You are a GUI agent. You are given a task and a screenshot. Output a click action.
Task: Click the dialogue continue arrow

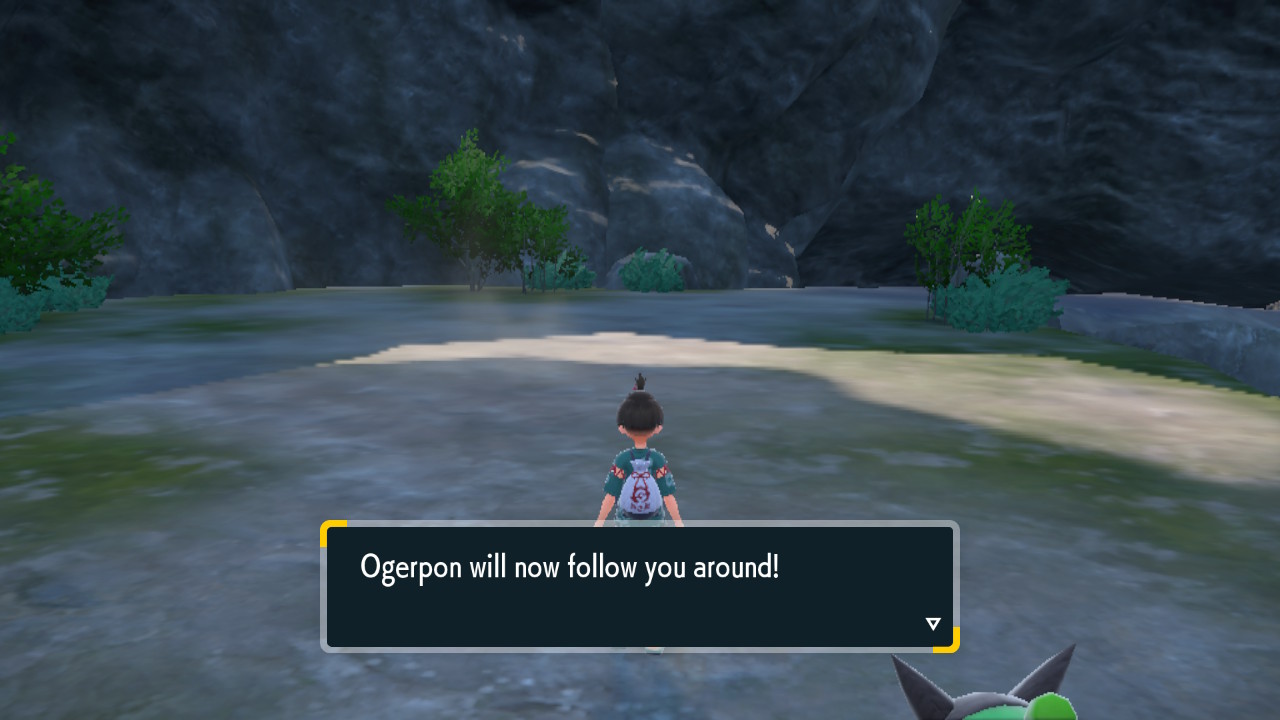click(x=933, y=624)
